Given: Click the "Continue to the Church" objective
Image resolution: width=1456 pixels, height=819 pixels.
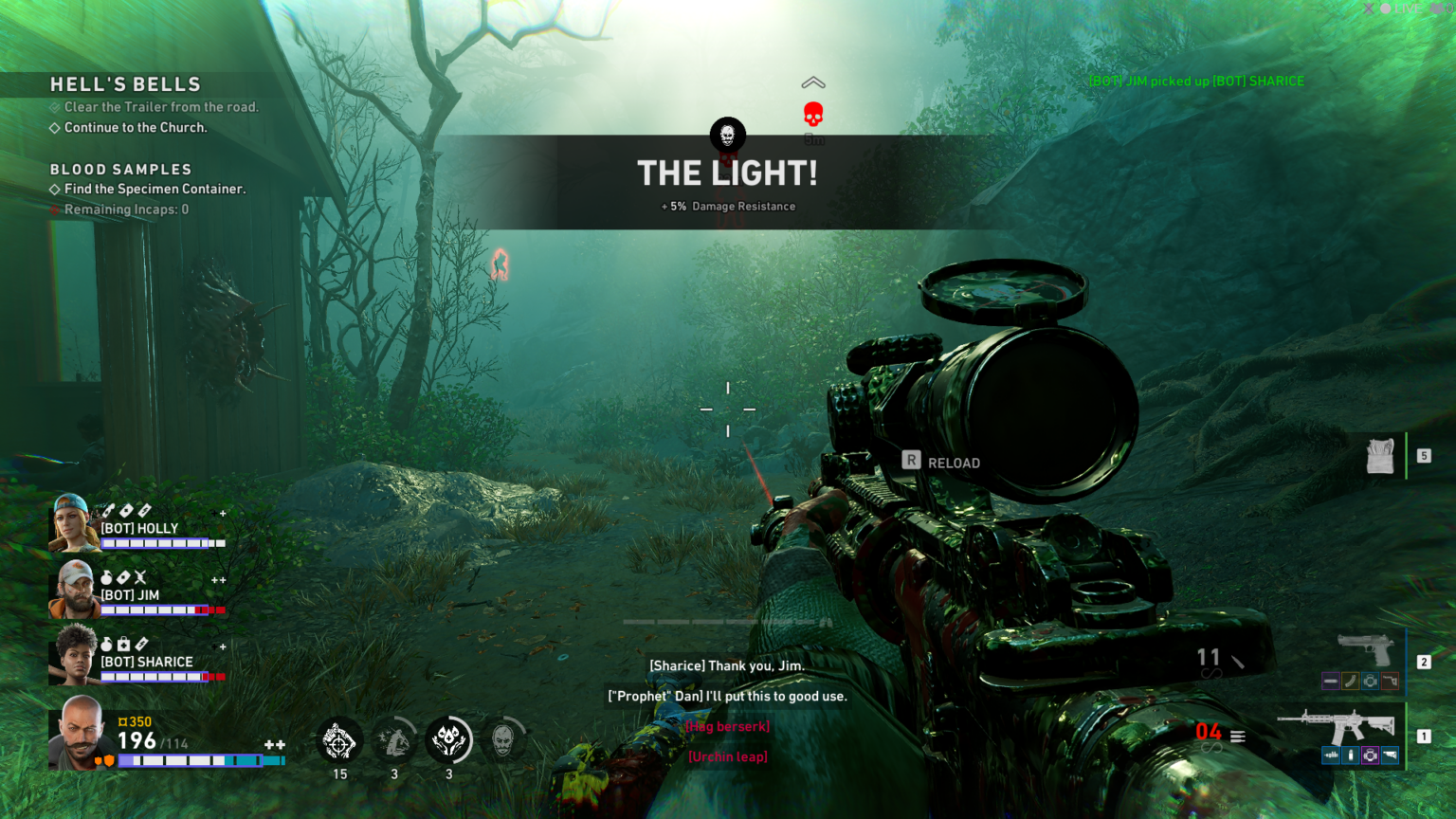Looking at the screenshot, I should 135,128.
